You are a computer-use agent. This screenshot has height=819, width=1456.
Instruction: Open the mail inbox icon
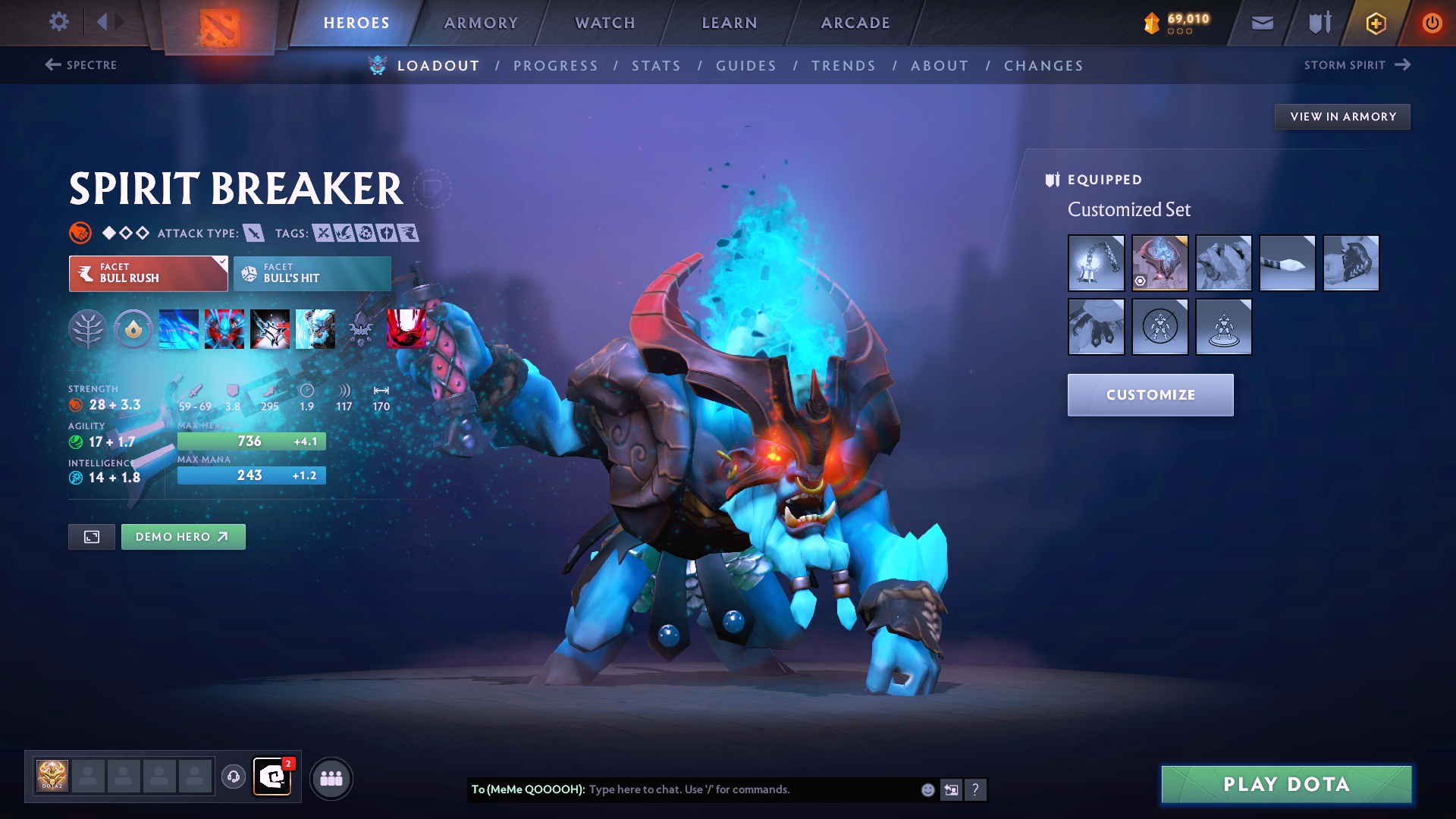(x=1261, y=22)
